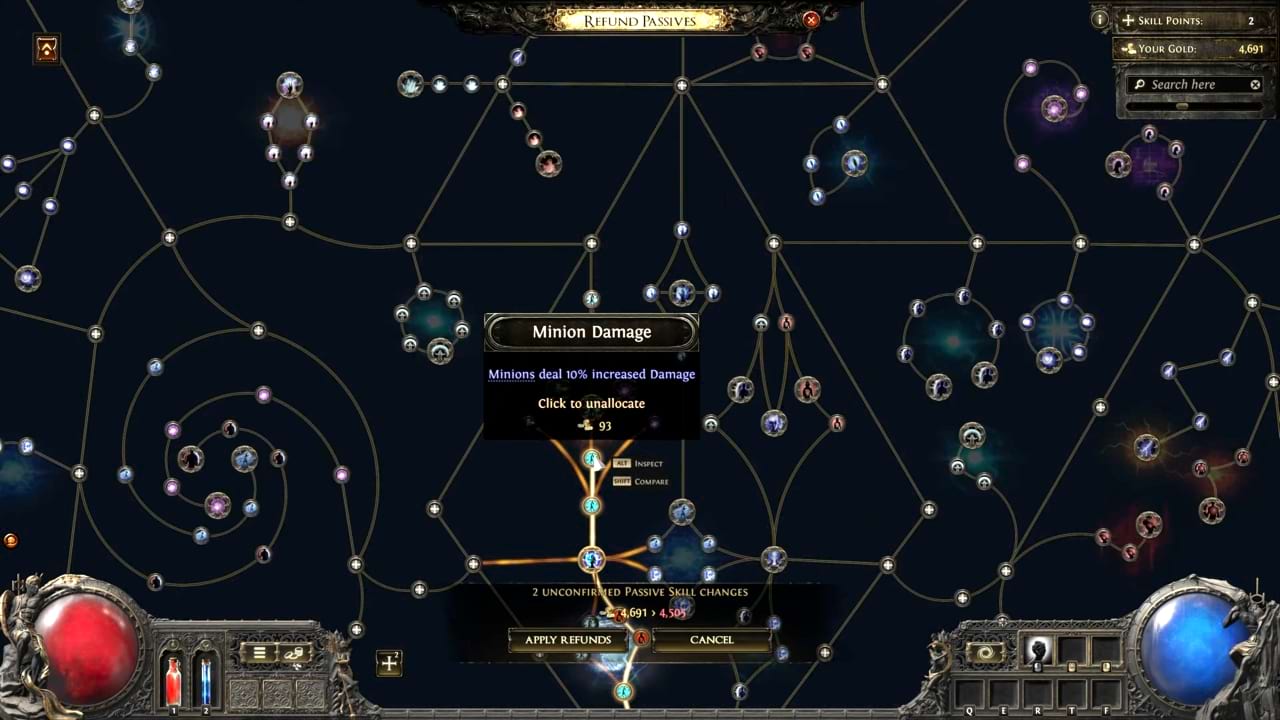
Task: Select the fist skill icon above the Q slot
Action: coord(1035,652)
